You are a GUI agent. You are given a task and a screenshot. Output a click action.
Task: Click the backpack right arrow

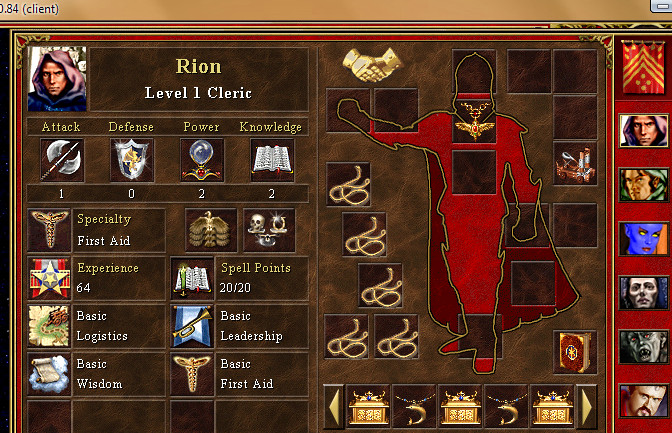[587, 406]
